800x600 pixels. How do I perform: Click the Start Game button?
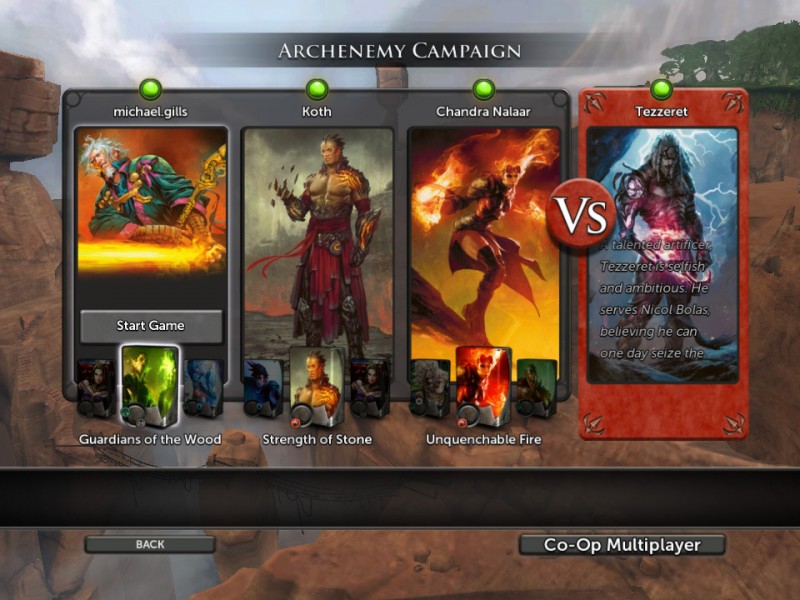click(150, 326)
